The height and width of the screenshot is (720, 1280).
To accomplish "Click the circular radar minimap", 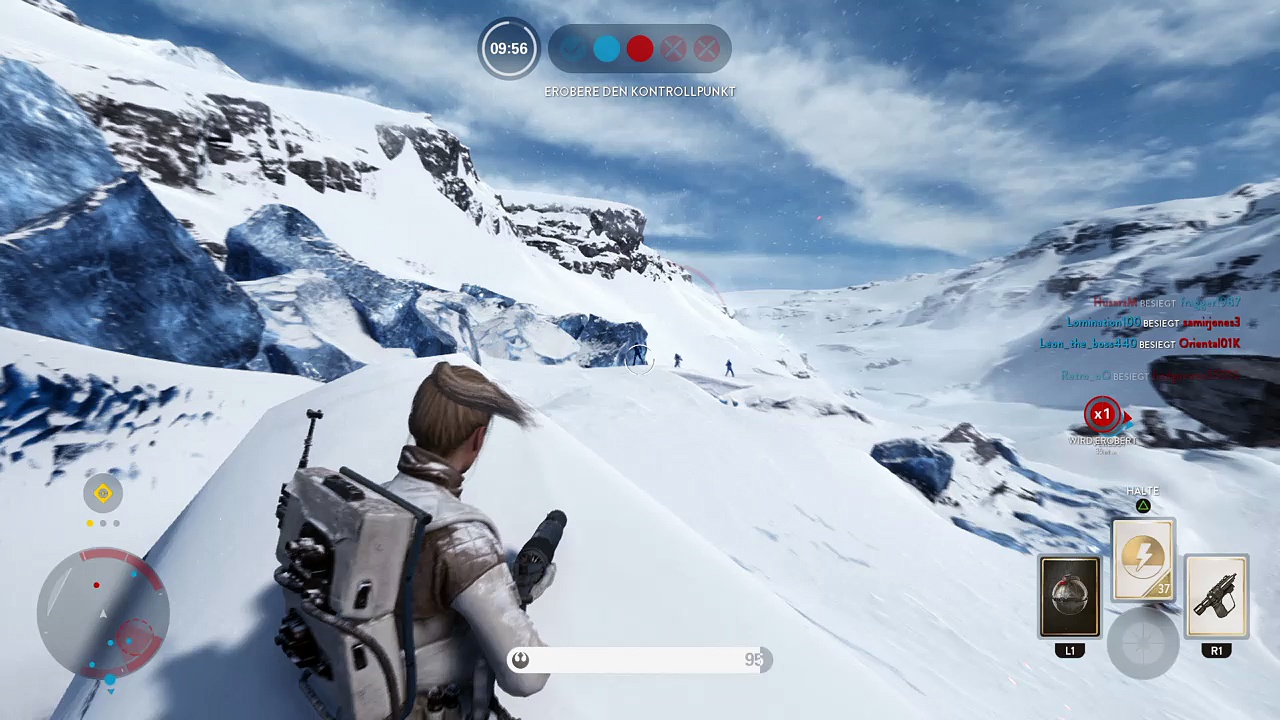I will (x=103, y=614).
